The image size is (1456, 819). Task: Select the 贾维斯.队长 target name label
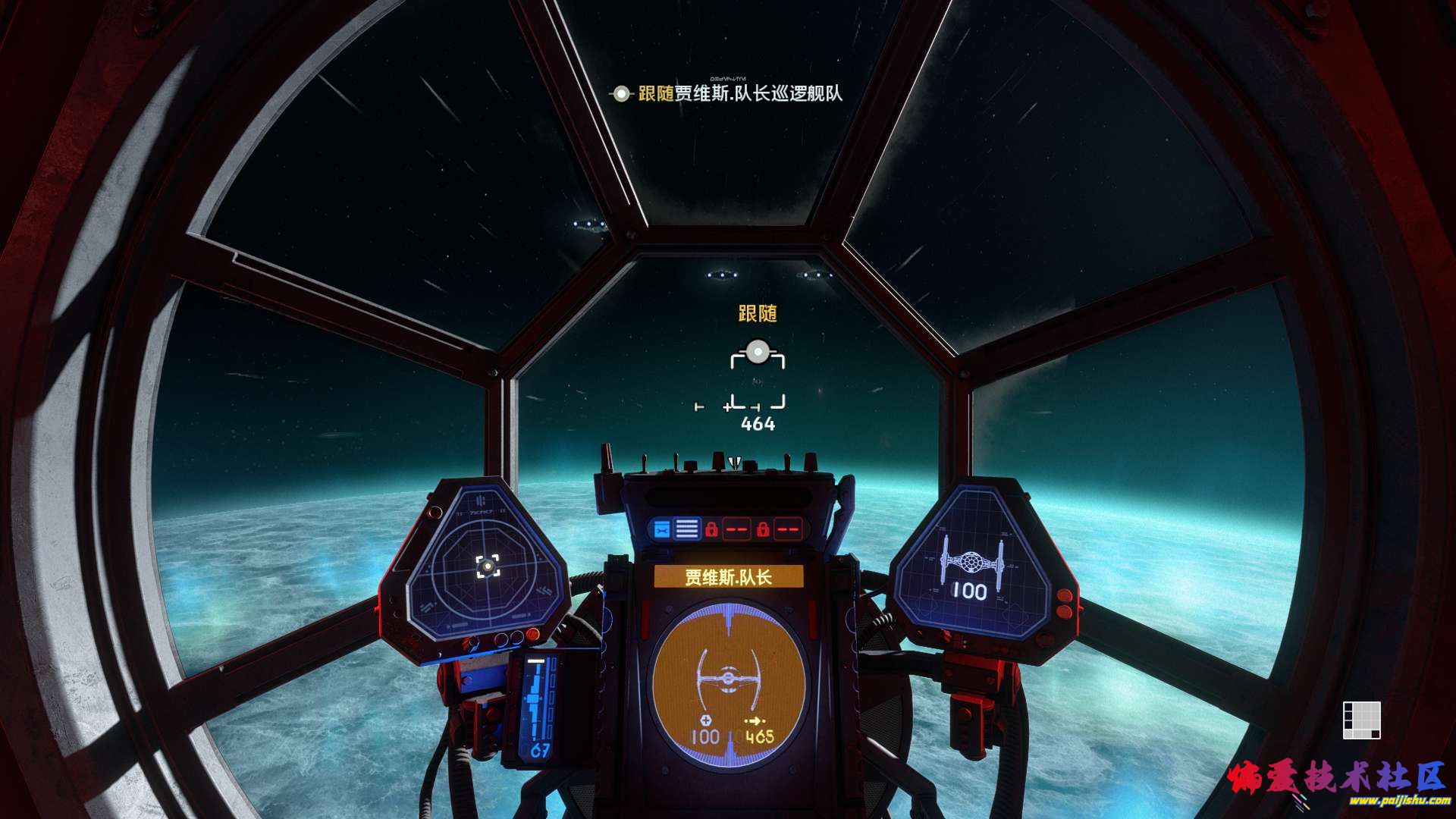(x=728, y=576)
